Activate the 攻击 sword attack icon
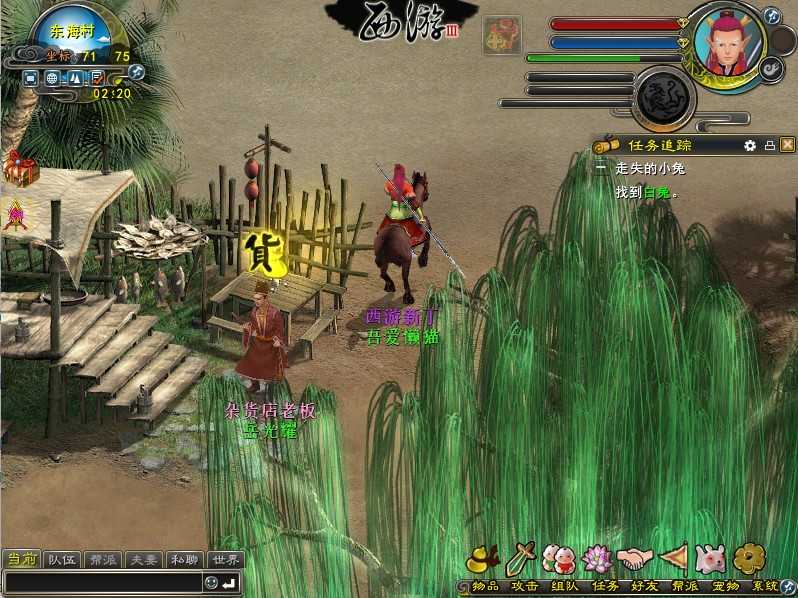Screen dimensions: 798x598 522,559
